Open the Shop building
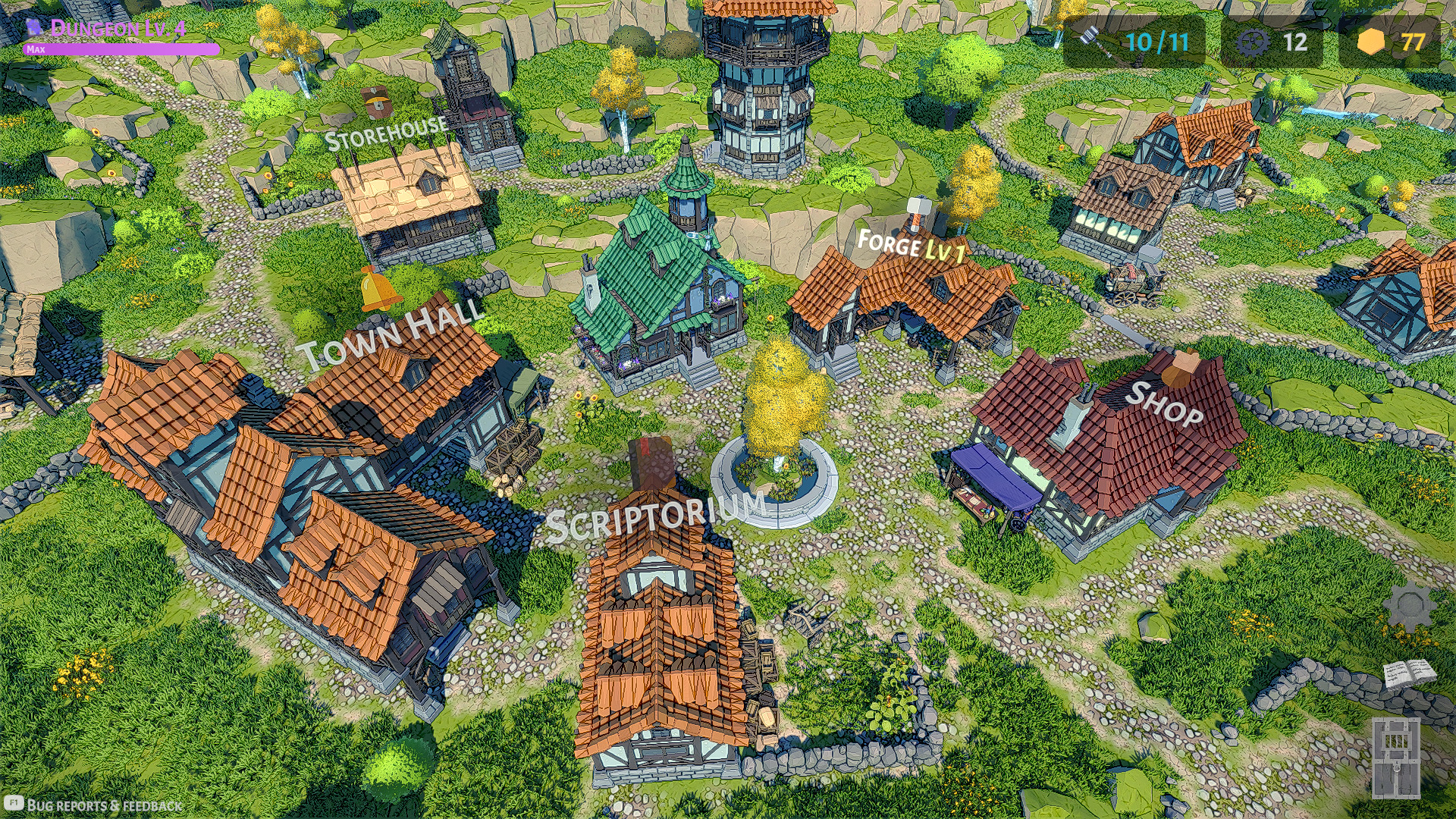This screenshot has height=819, width=1456. (x=1115, y=455)
